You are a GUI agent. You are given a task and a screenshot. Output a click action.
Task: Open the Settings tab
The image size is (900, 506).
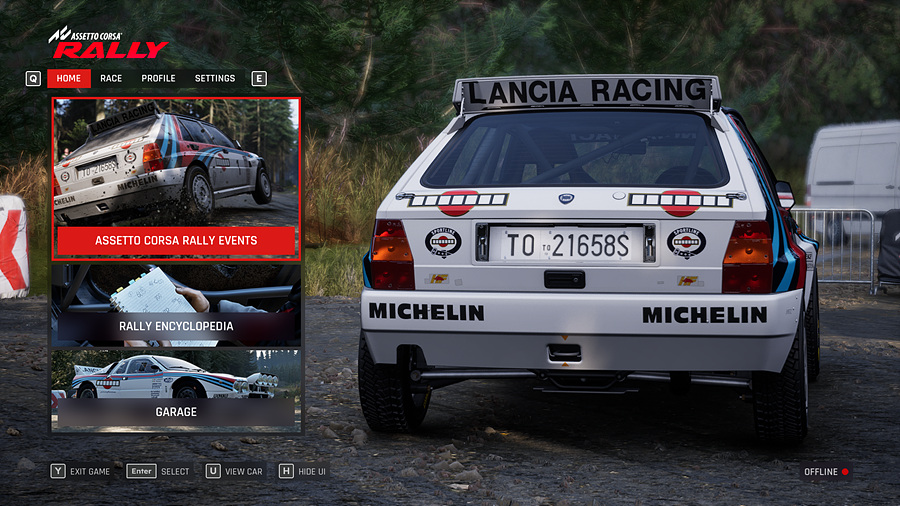[x=215, y=78]
